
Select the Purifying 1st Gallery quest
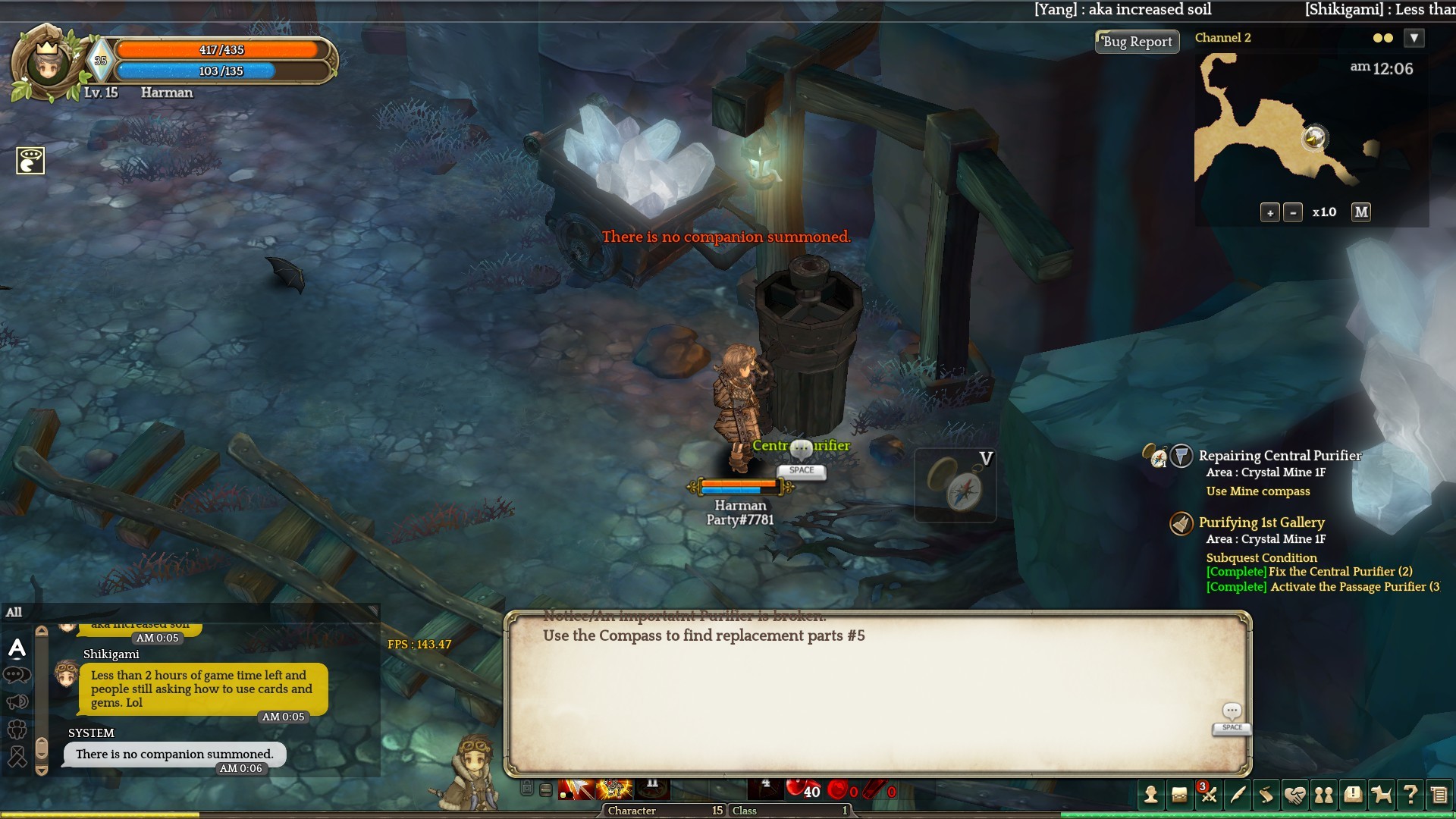(x=1261, y=522)
